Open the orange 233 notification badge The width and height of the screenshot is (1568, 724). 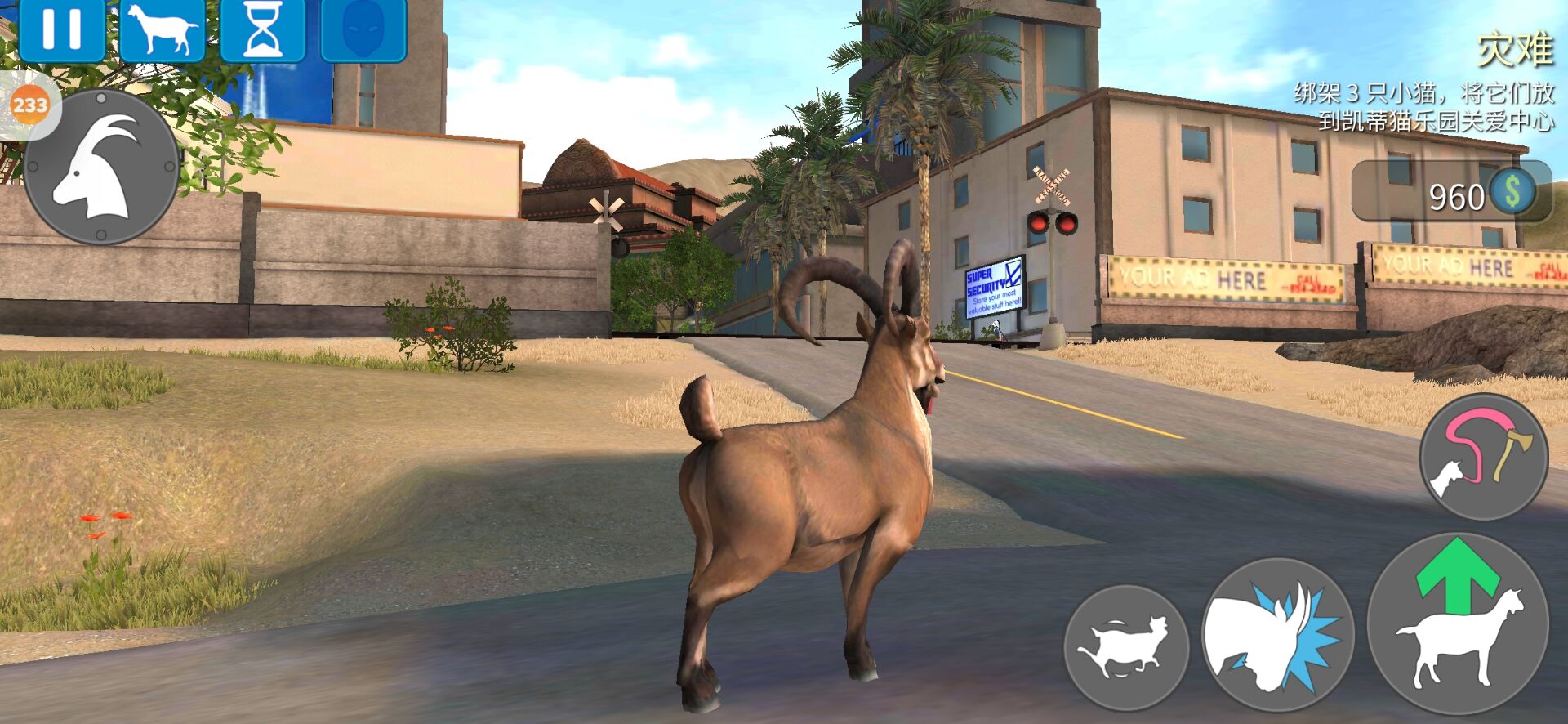30,105
